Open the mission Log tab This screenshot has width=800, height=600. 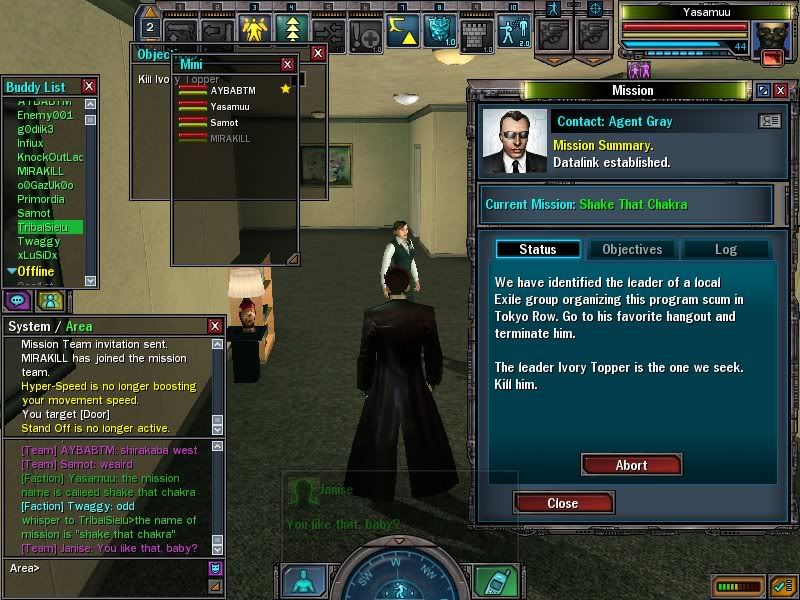click(725, 249)
